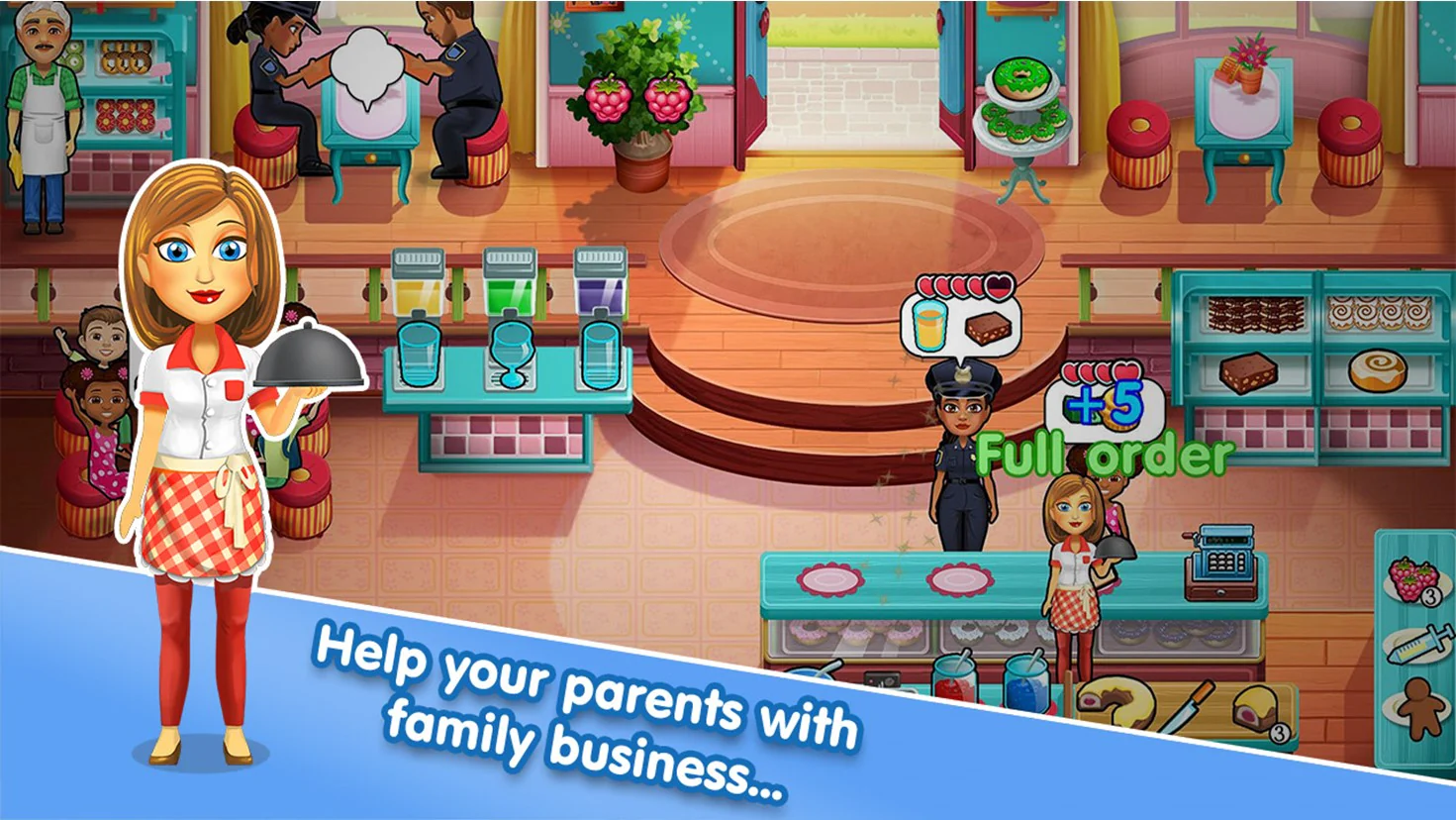
Task: Click the heart satisfaction meter above the customer
Action: [965, 285]
